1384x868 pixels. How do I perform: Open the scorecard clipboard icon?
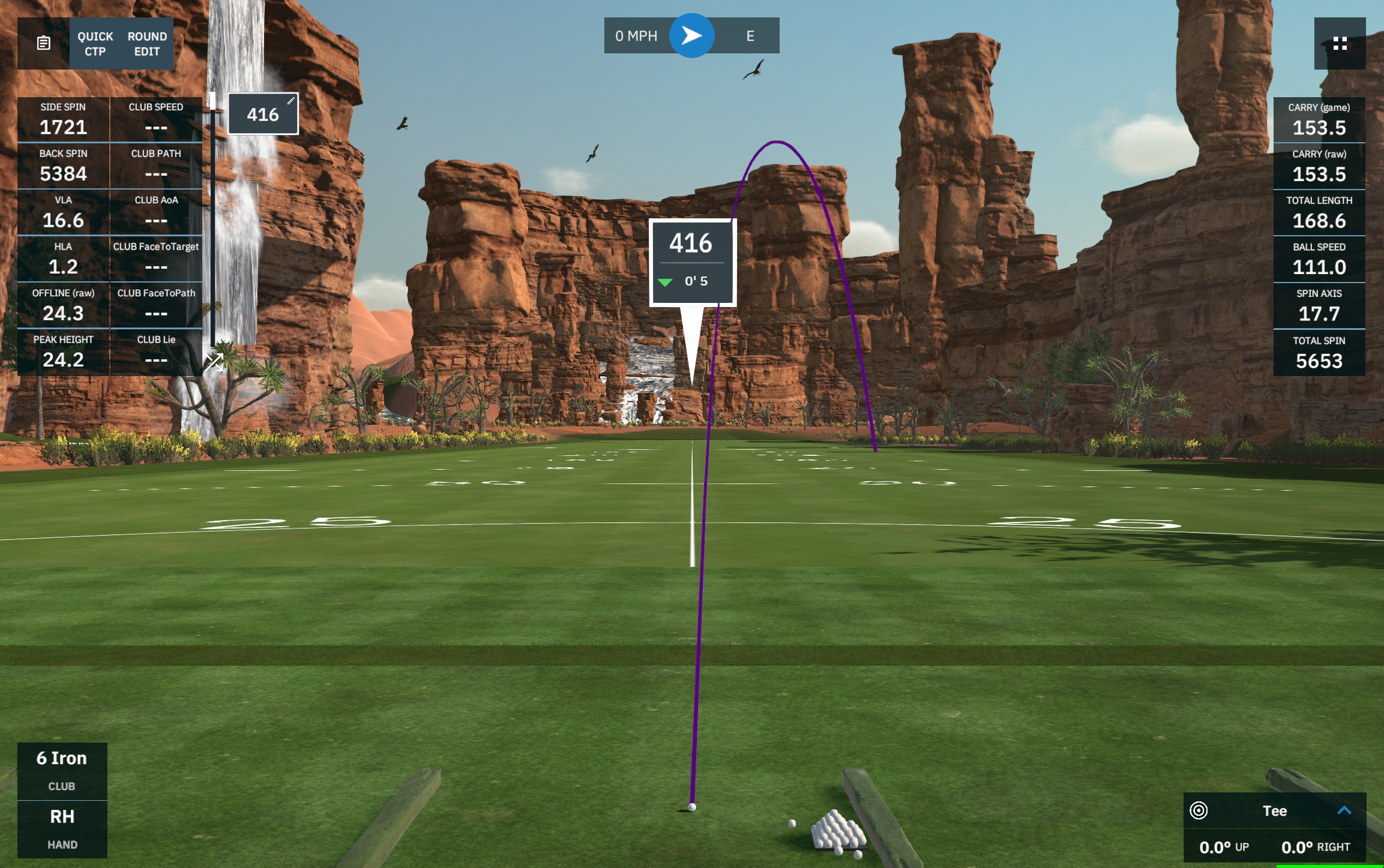(43, 43)
